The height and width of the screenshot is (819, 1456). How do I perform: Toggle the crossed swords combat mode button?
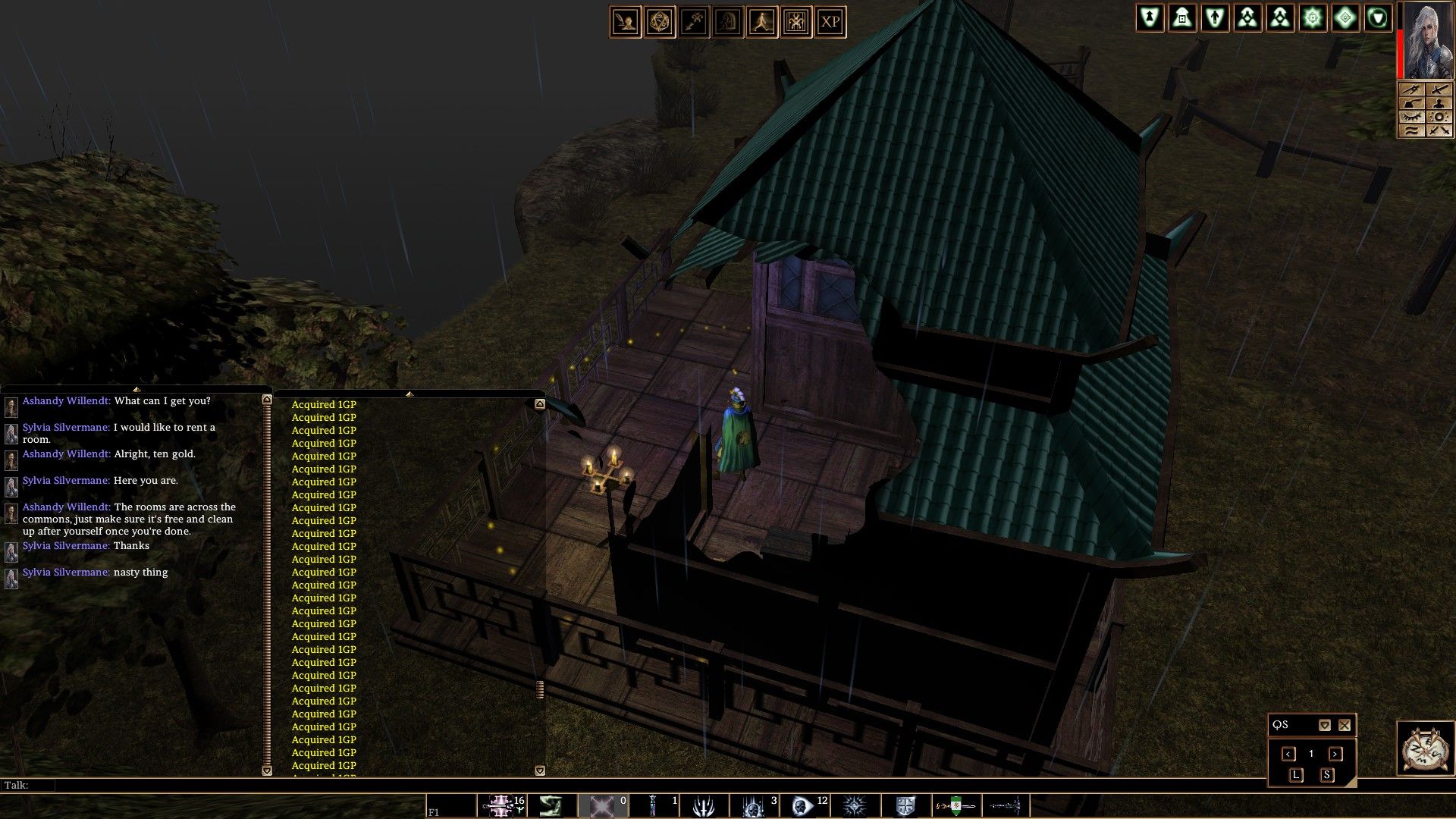click(x=1439, y=130)
